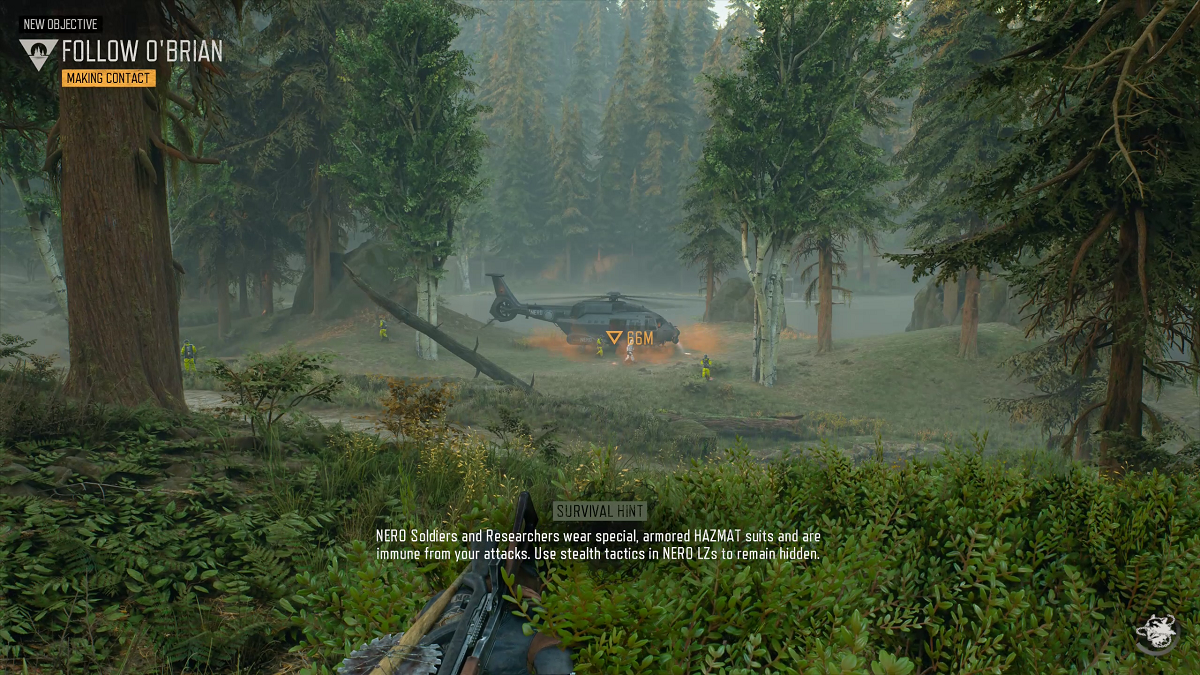Click the triangular objective emblem icon
This screenshot has height=675, width=1200.
(38, 53)
